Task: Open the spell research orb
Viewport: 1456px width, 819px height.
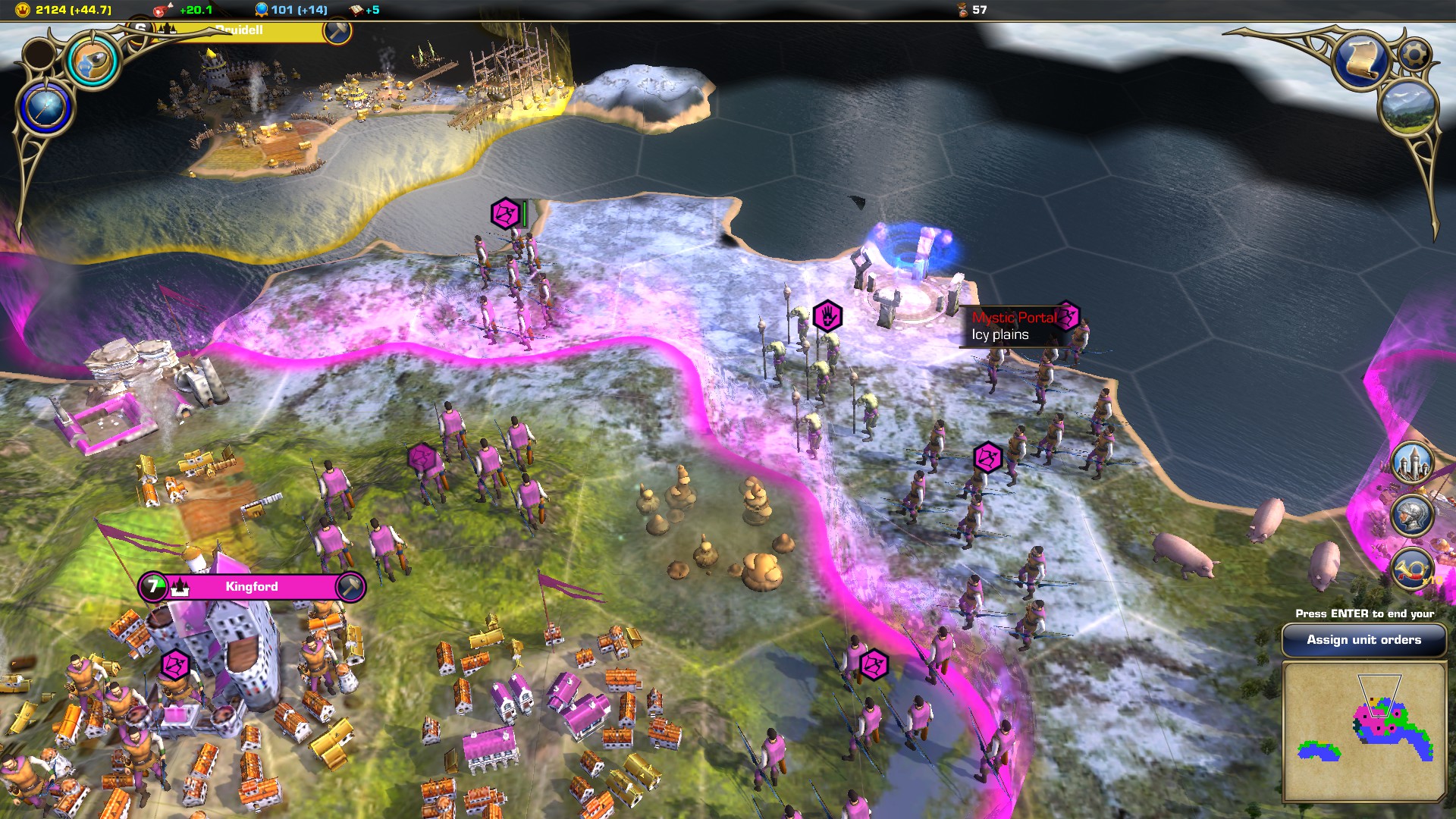Action: tap(93, 61)
